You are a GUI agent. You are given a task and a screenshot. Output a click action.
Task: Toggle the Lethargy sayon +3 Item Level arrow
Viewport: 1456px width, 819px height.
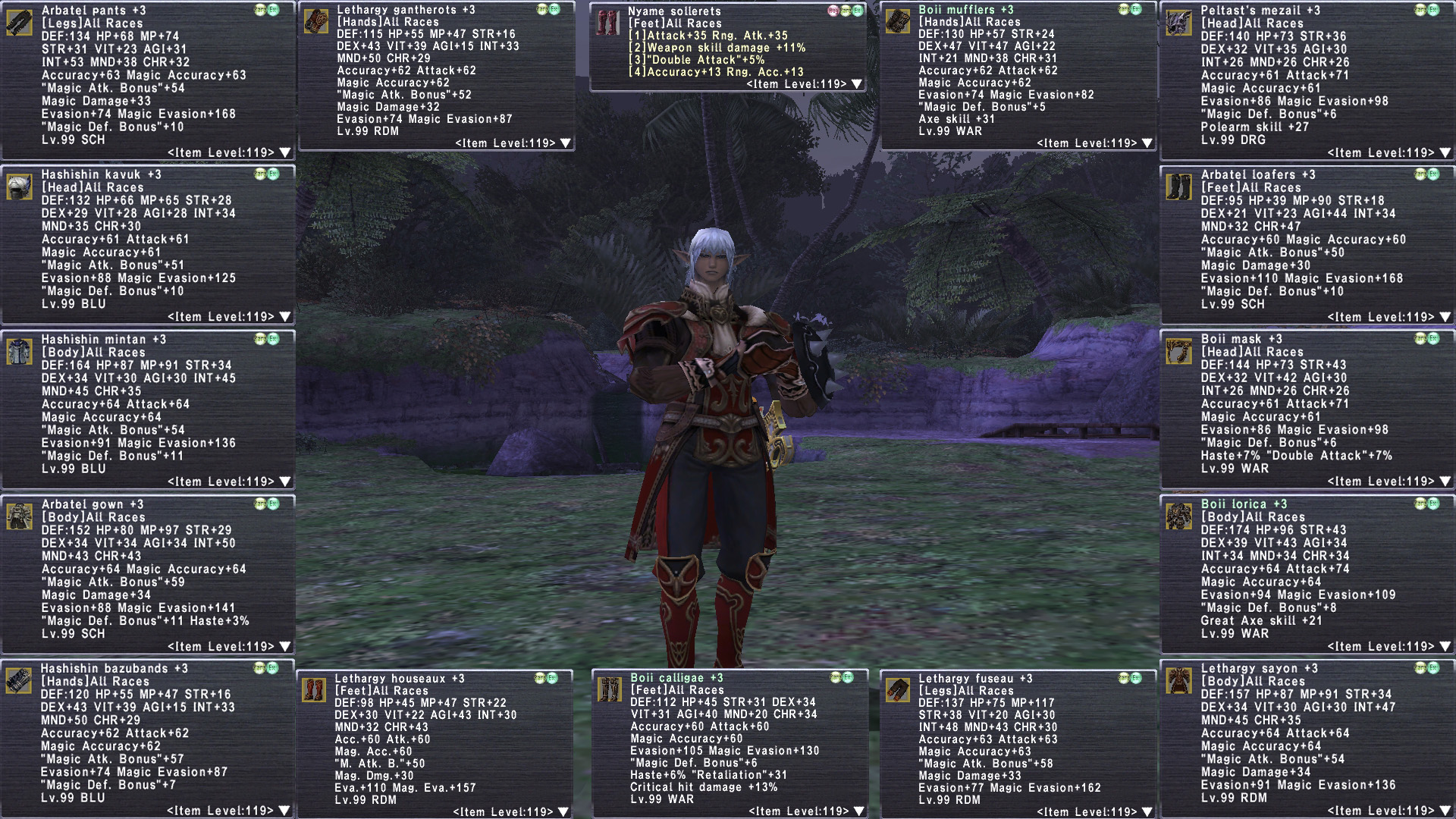click(1445, 811)
